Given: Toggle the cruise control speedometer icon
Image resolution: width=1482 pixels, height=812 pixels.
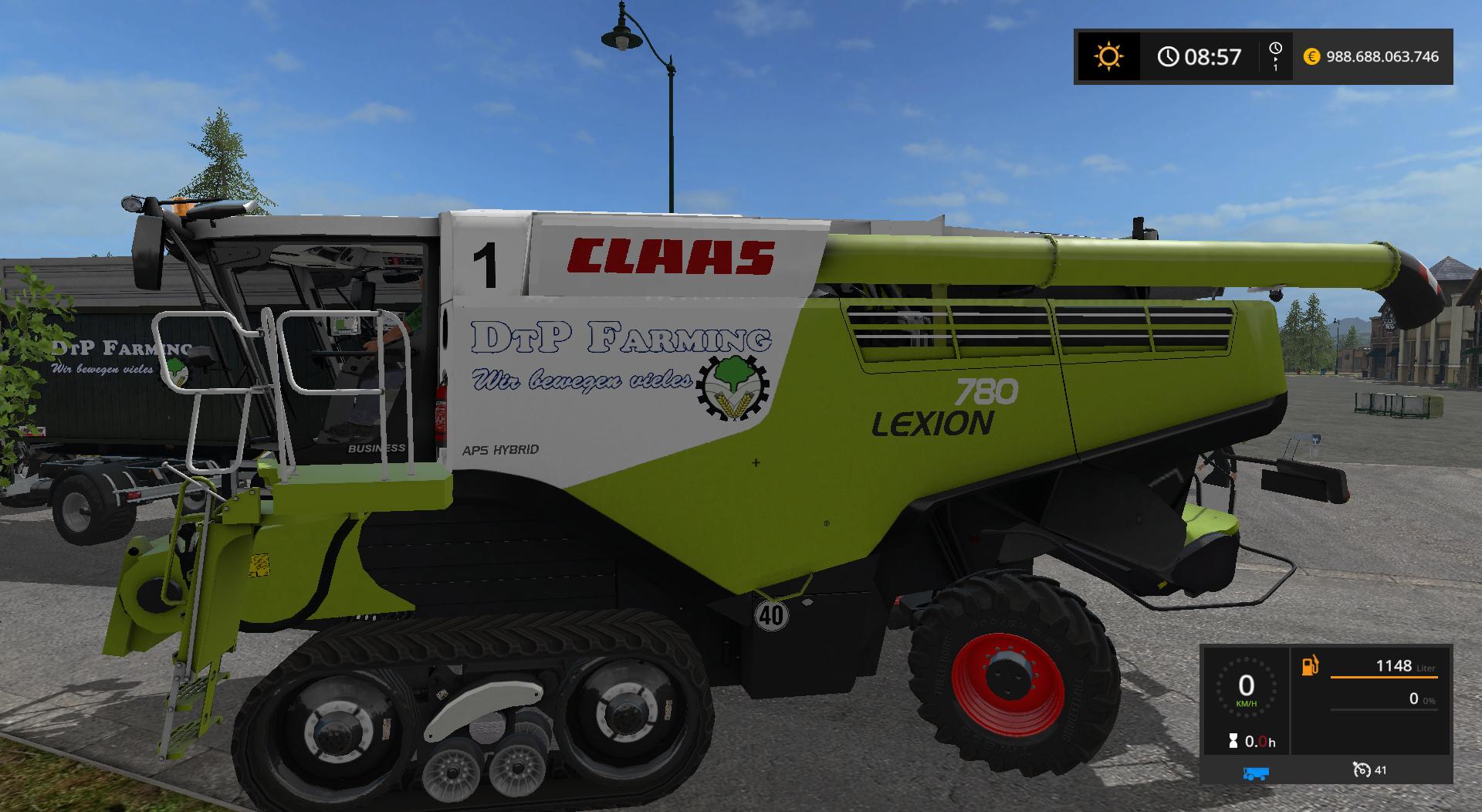Looking at the screenshot, I should click(x=1361, y=770).
